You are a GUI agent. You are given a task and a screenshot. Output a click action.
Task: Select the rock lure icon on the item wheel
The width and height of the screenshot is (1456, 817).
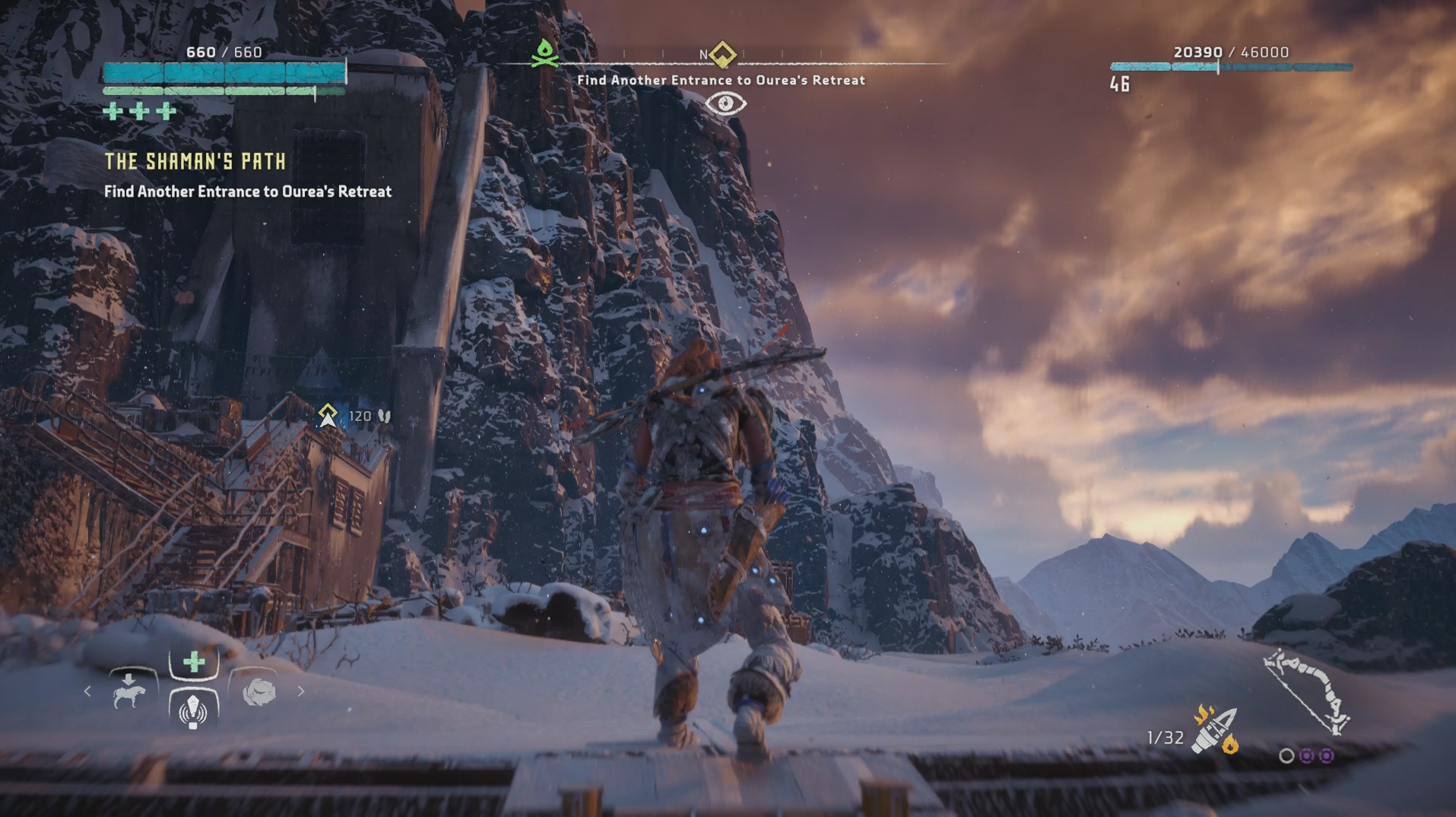[x=262, y=692]
